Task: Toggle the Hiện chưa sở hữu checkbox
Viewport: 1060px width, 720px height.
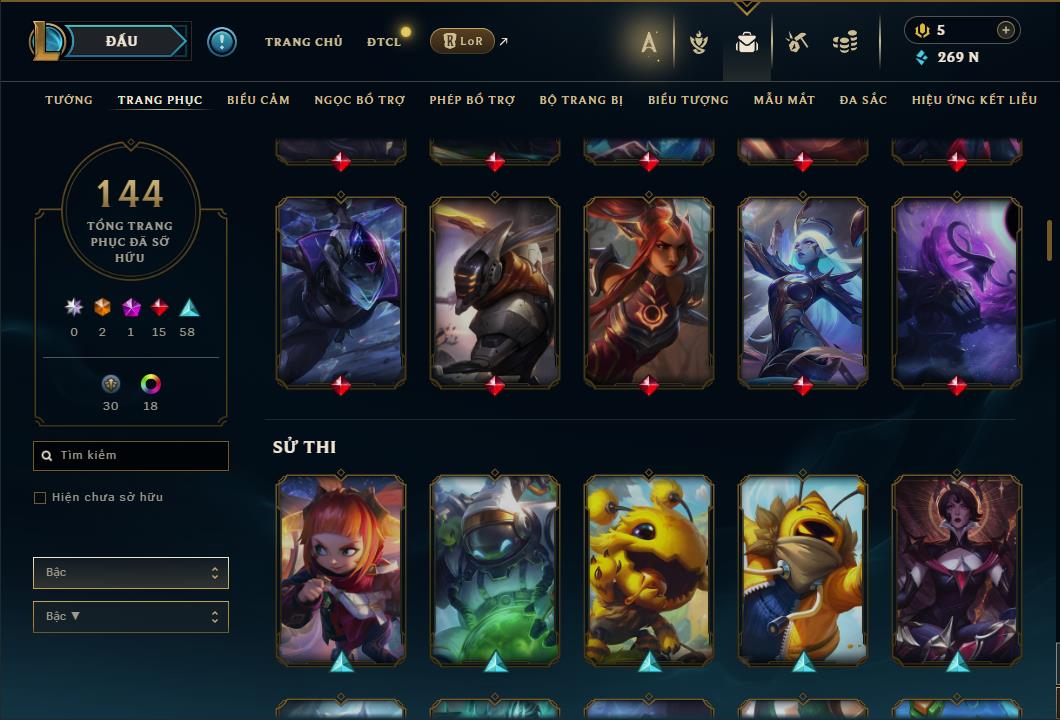Action: (40, 498)
